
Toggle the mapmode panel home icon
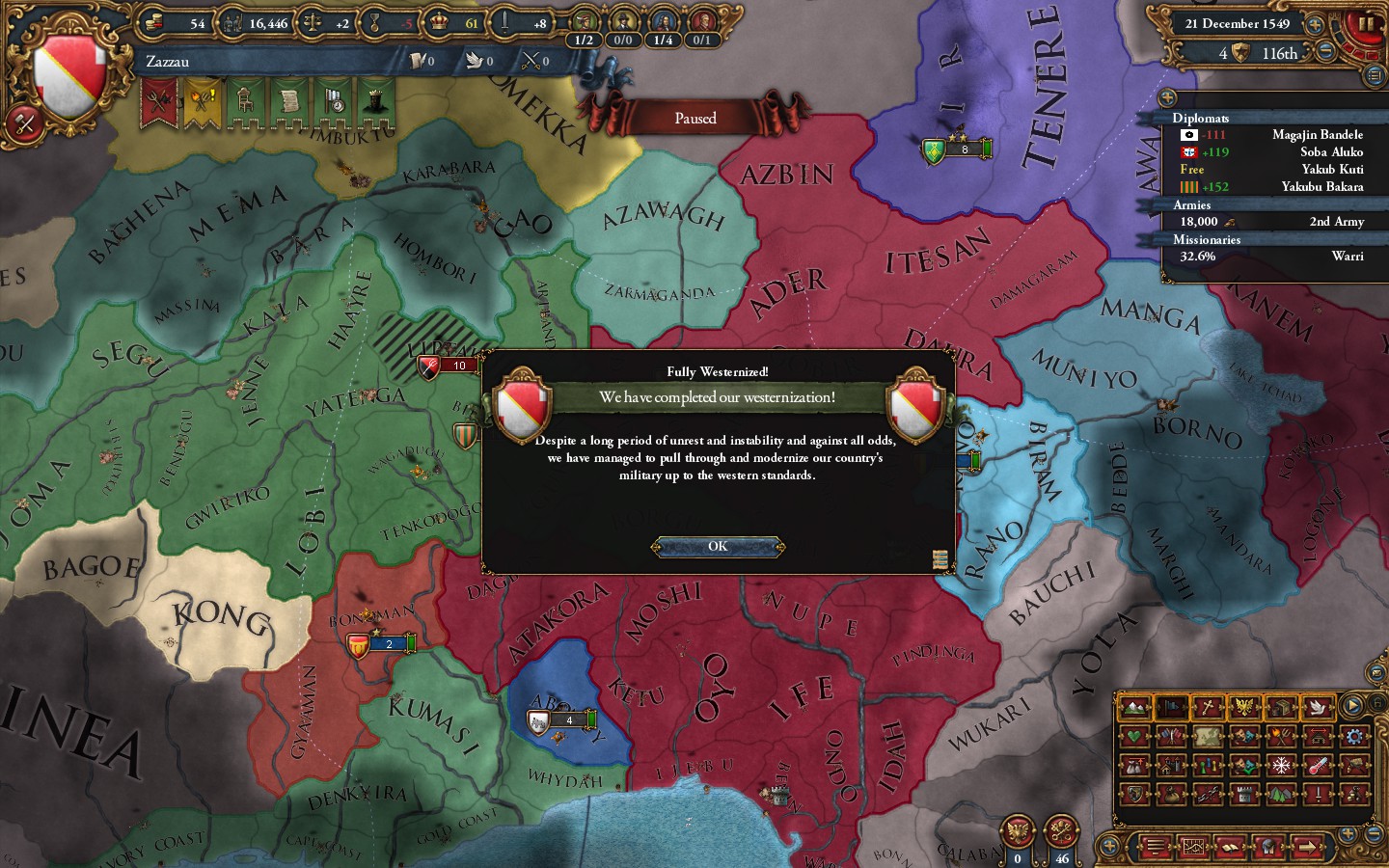[1377, 704]
